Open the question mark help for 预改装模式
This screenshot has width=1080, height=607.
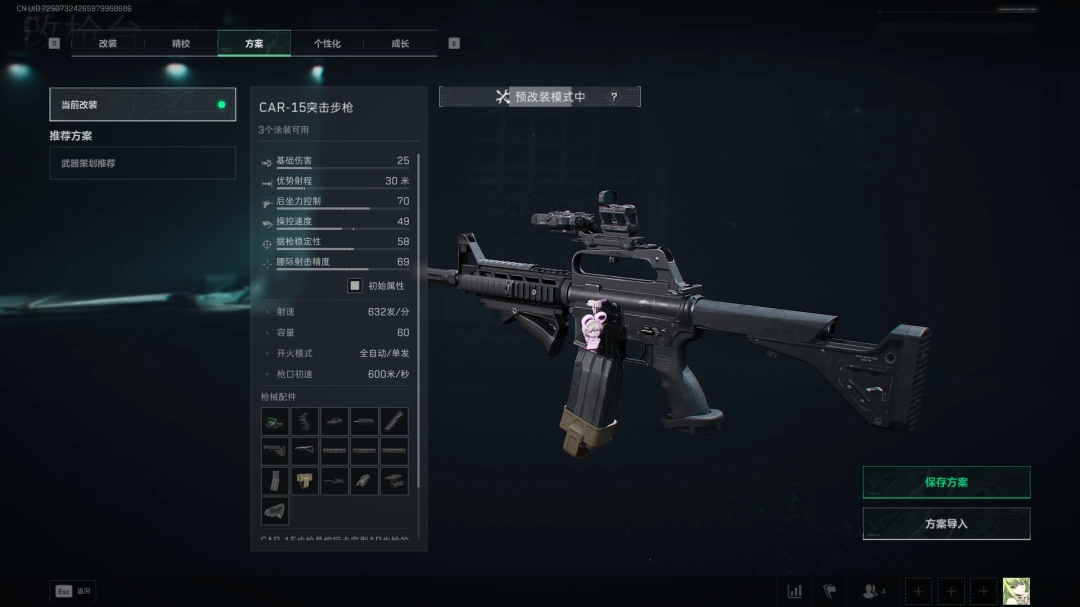pyautogui.click(x=614, y=97)
